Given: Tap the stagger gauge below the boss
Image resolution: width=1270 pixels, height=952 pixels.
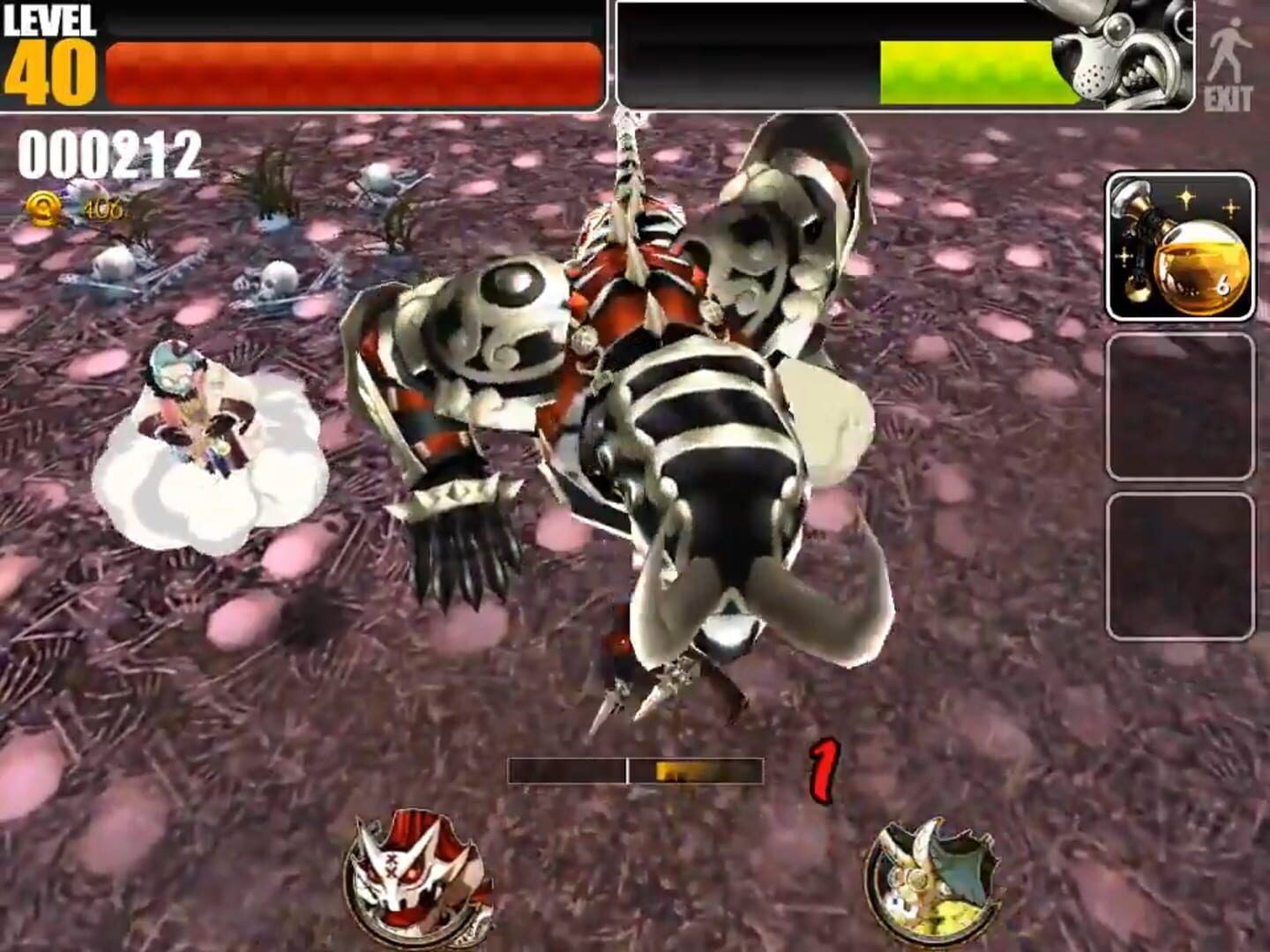Looking at the screenshot, I should [x=633, y=770].
